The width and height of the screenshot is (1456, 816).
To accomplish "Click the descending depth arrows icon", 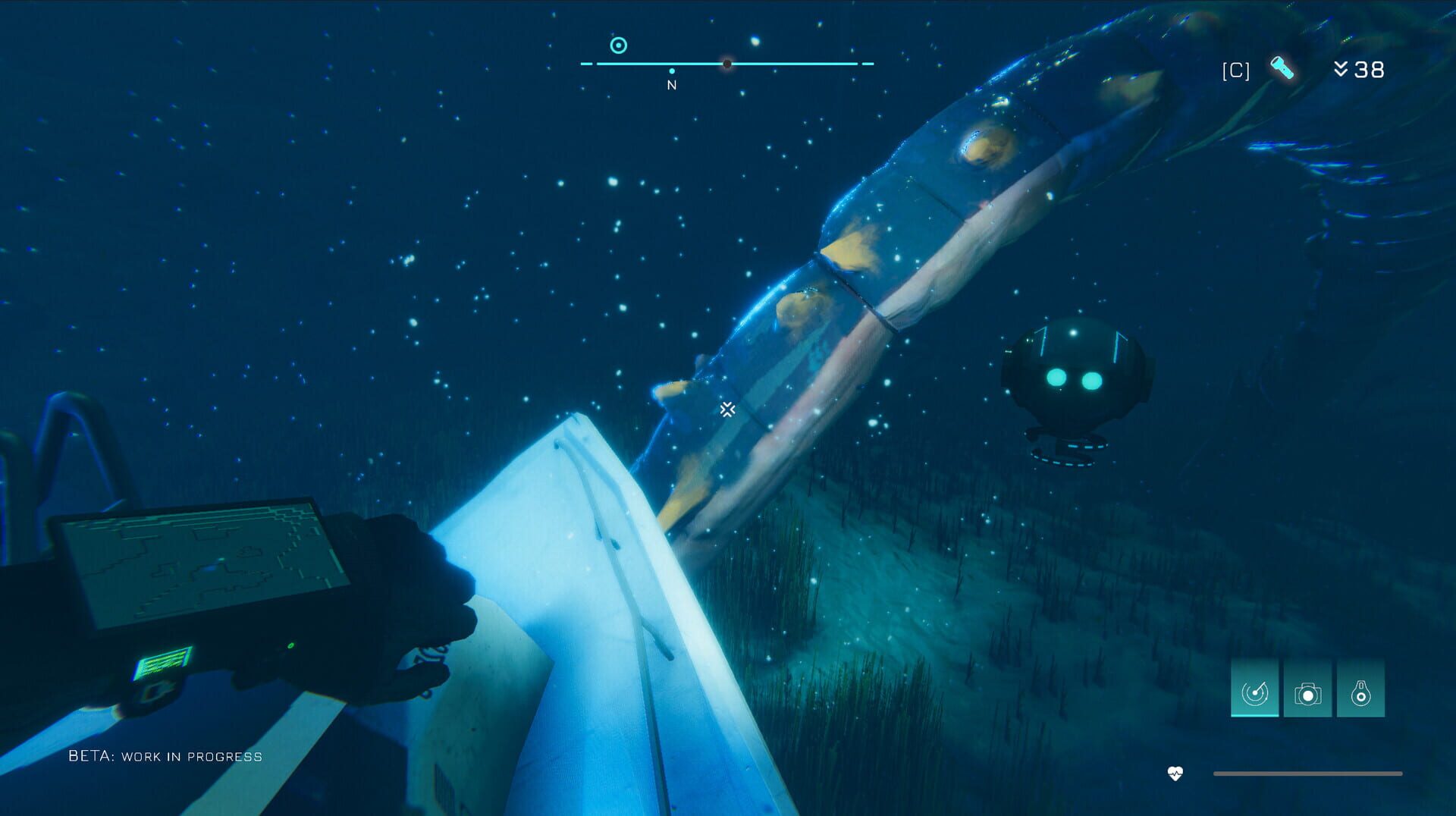I will (x=1344, y=71).
